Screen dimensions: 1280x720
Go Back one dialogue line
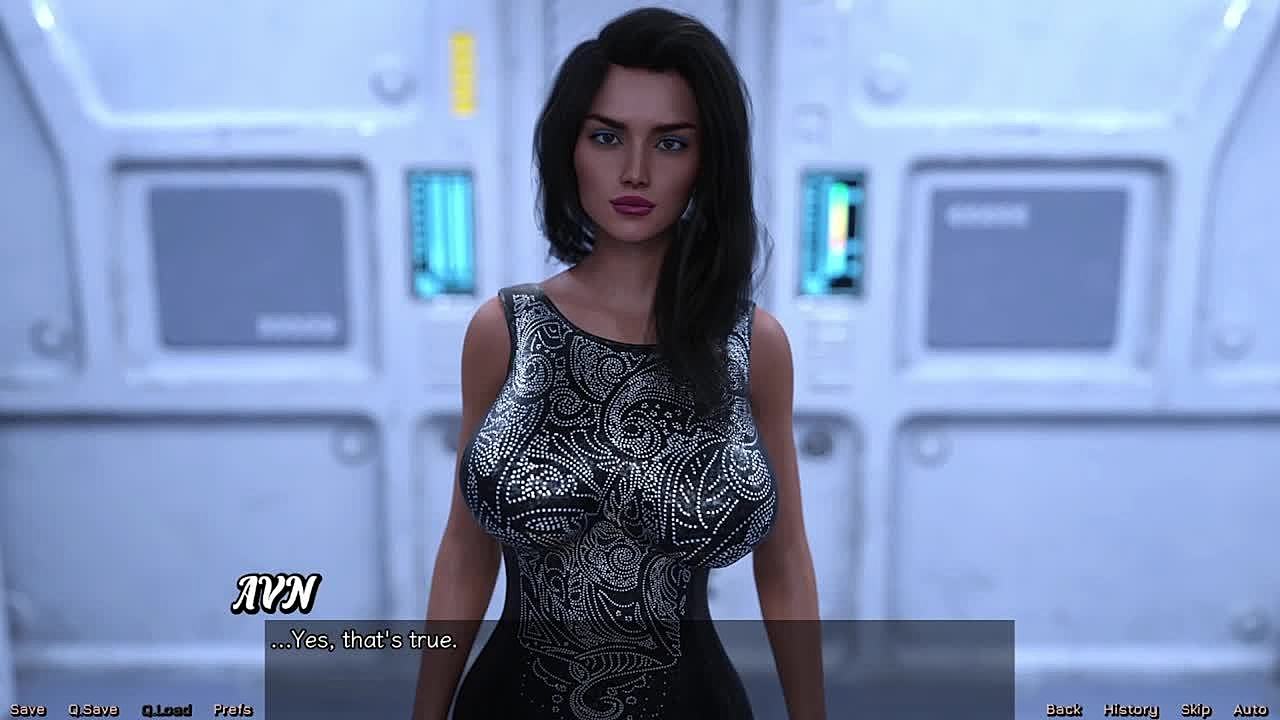[1063, 709]
